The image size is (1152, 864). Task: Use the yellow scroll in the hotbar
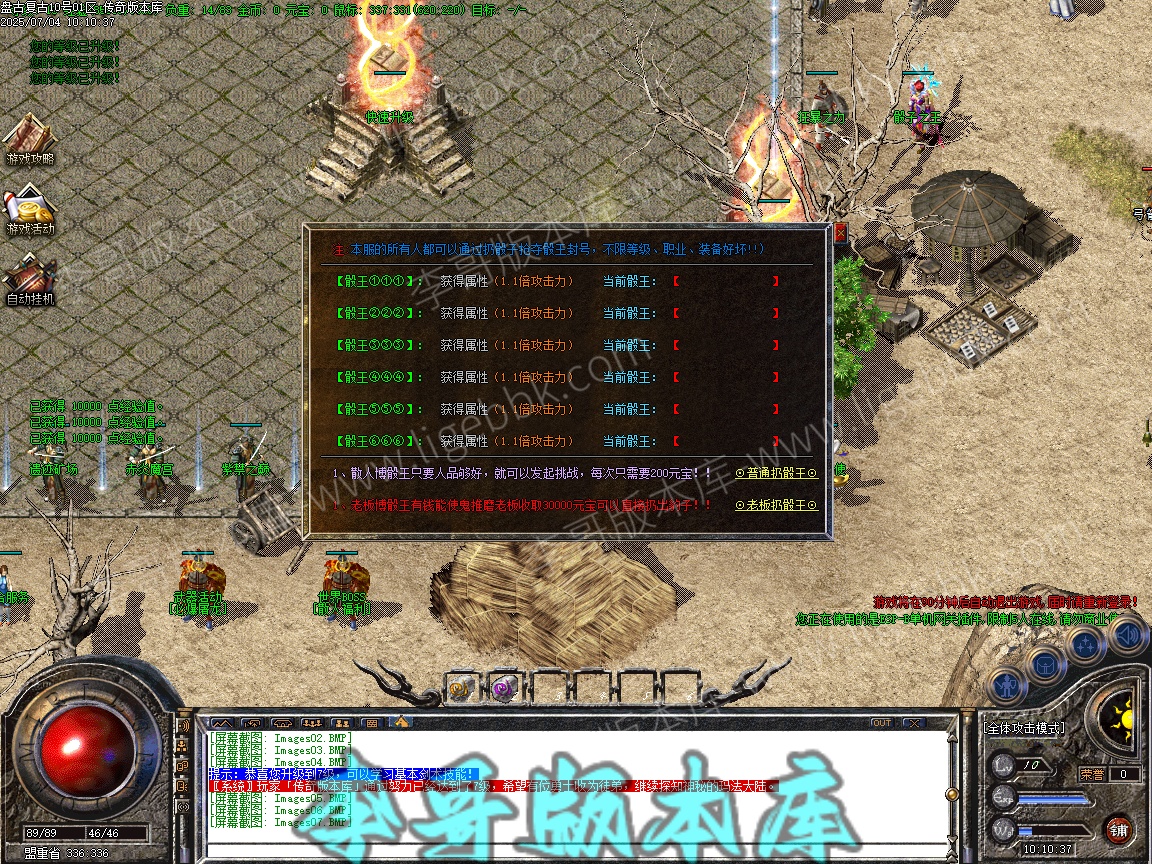[462, 688]
